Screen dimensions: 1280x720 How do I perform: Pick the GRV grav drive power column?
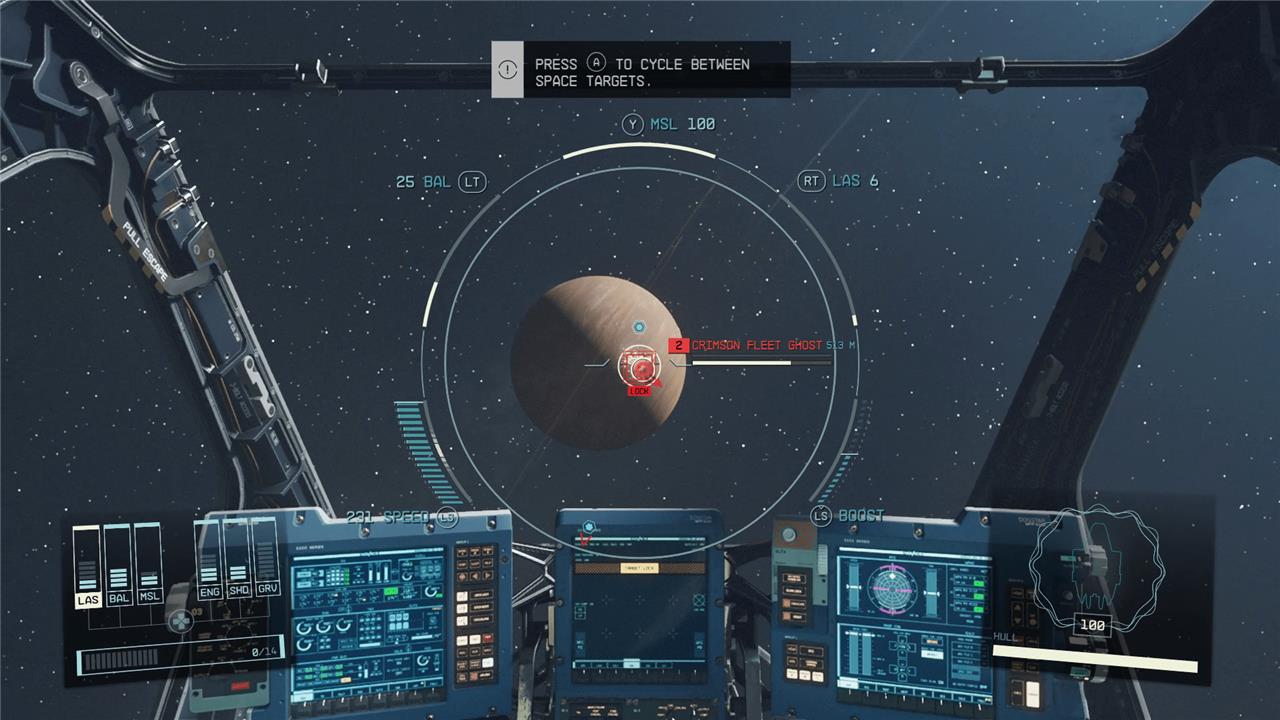(x=266, y=564)
